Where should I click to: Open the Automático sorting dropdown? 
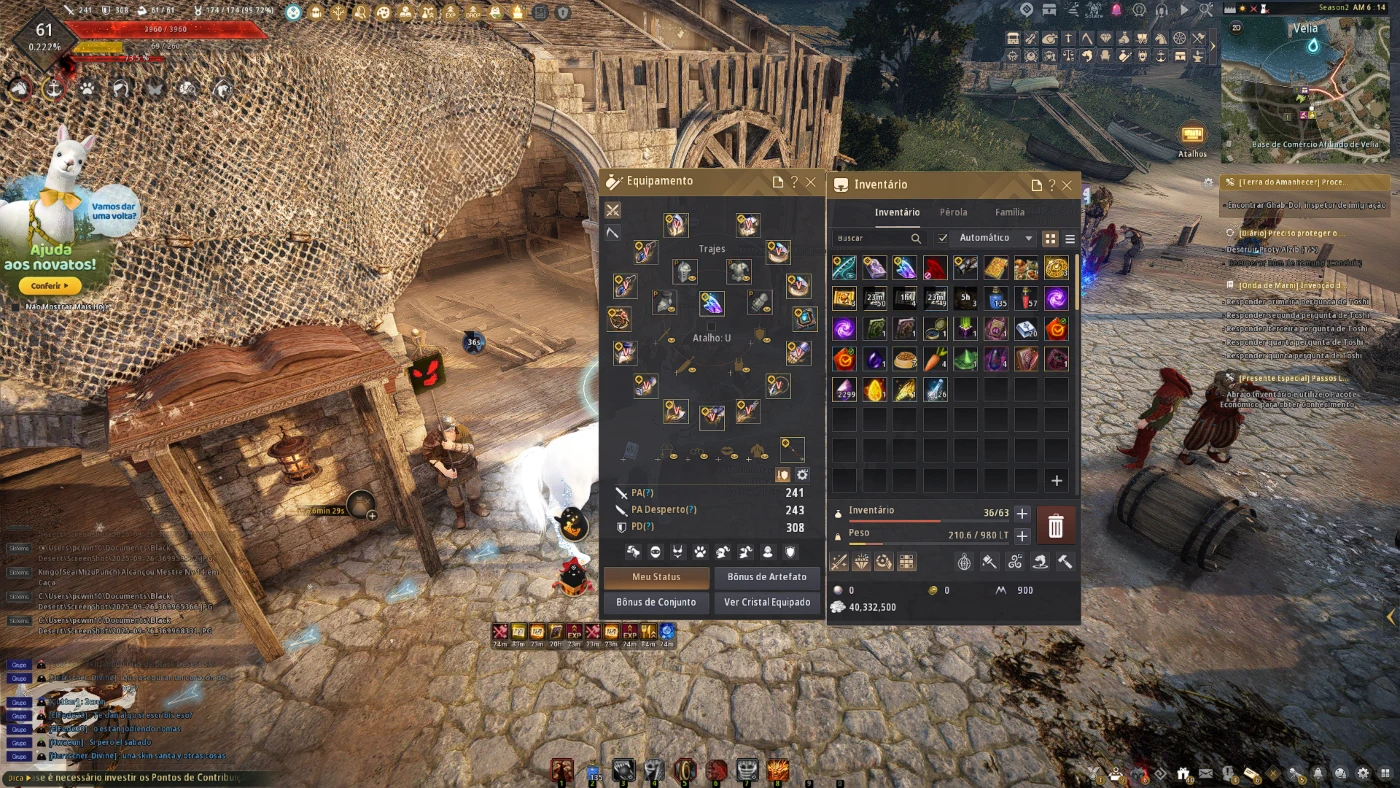(x=995, y=238)
